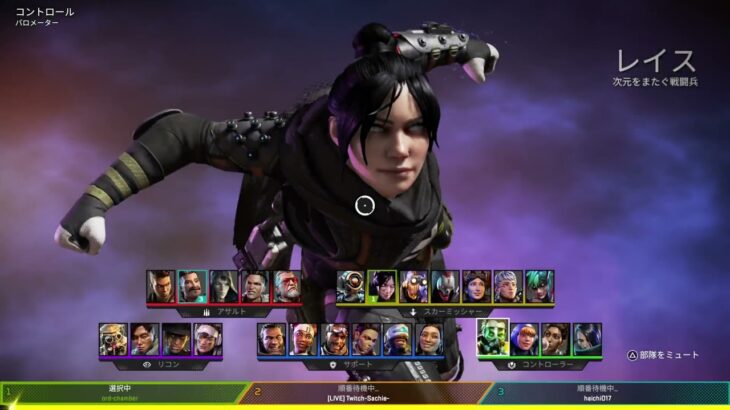
Task: Choose Wraith's portrait in Skirmisher row
Action: 382,286
